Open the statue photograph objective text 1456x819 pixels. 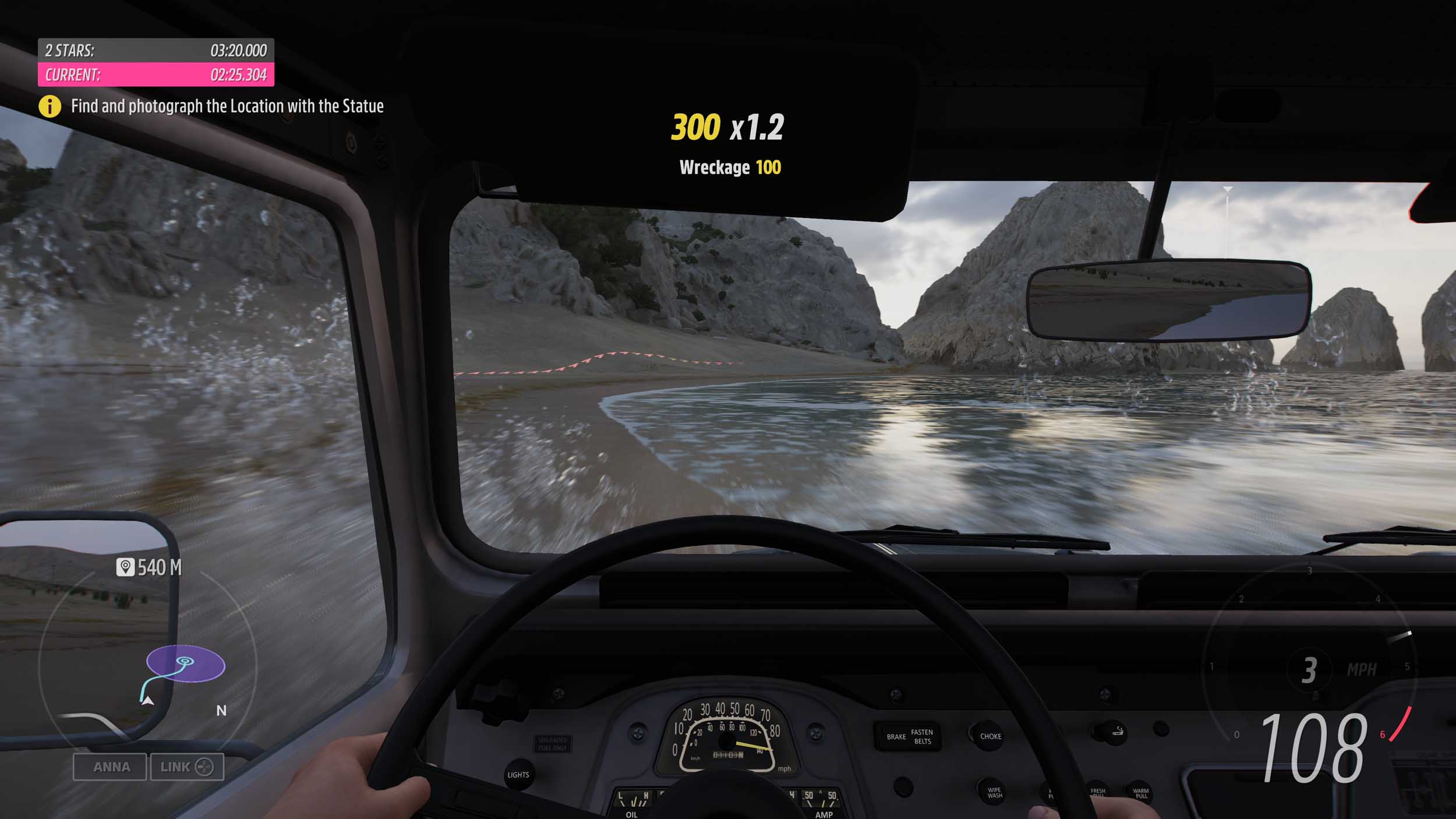pos(227,106)
